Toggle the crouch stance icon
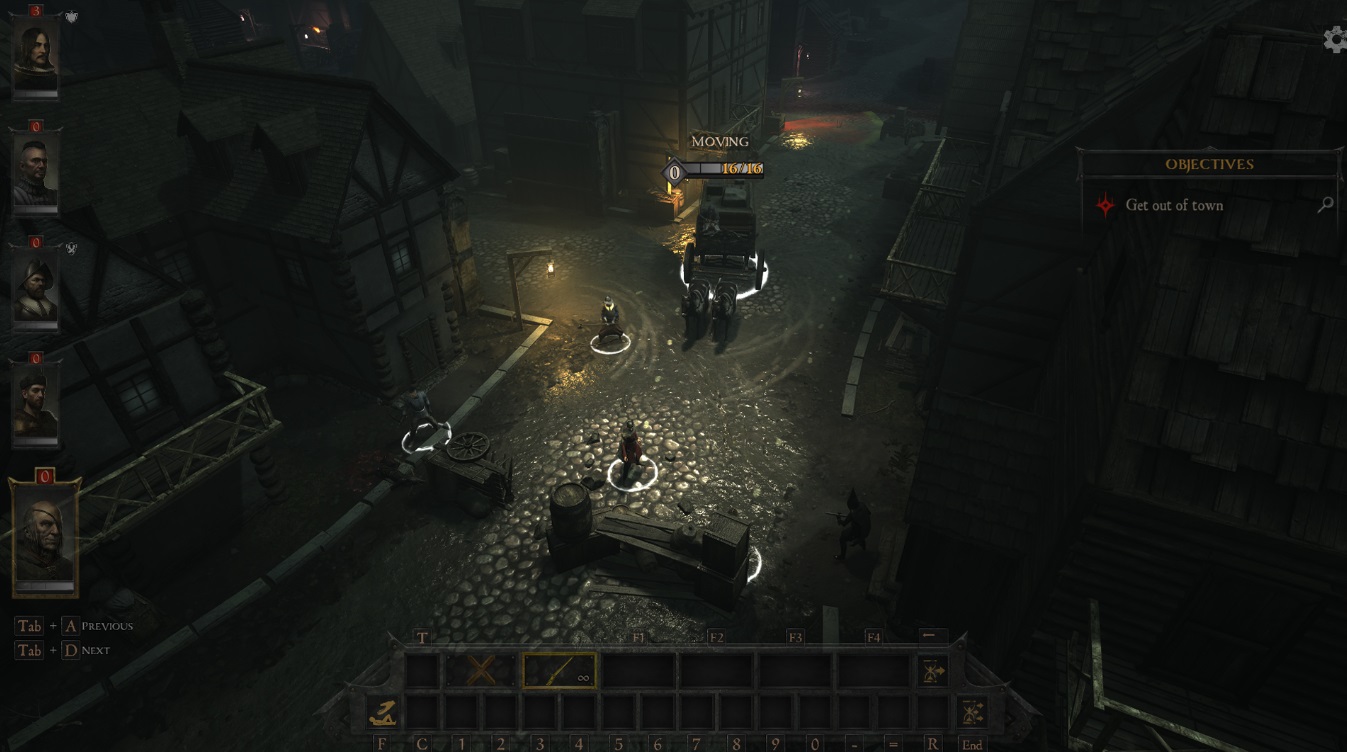 pyautogui.click(x=382, y=713)
